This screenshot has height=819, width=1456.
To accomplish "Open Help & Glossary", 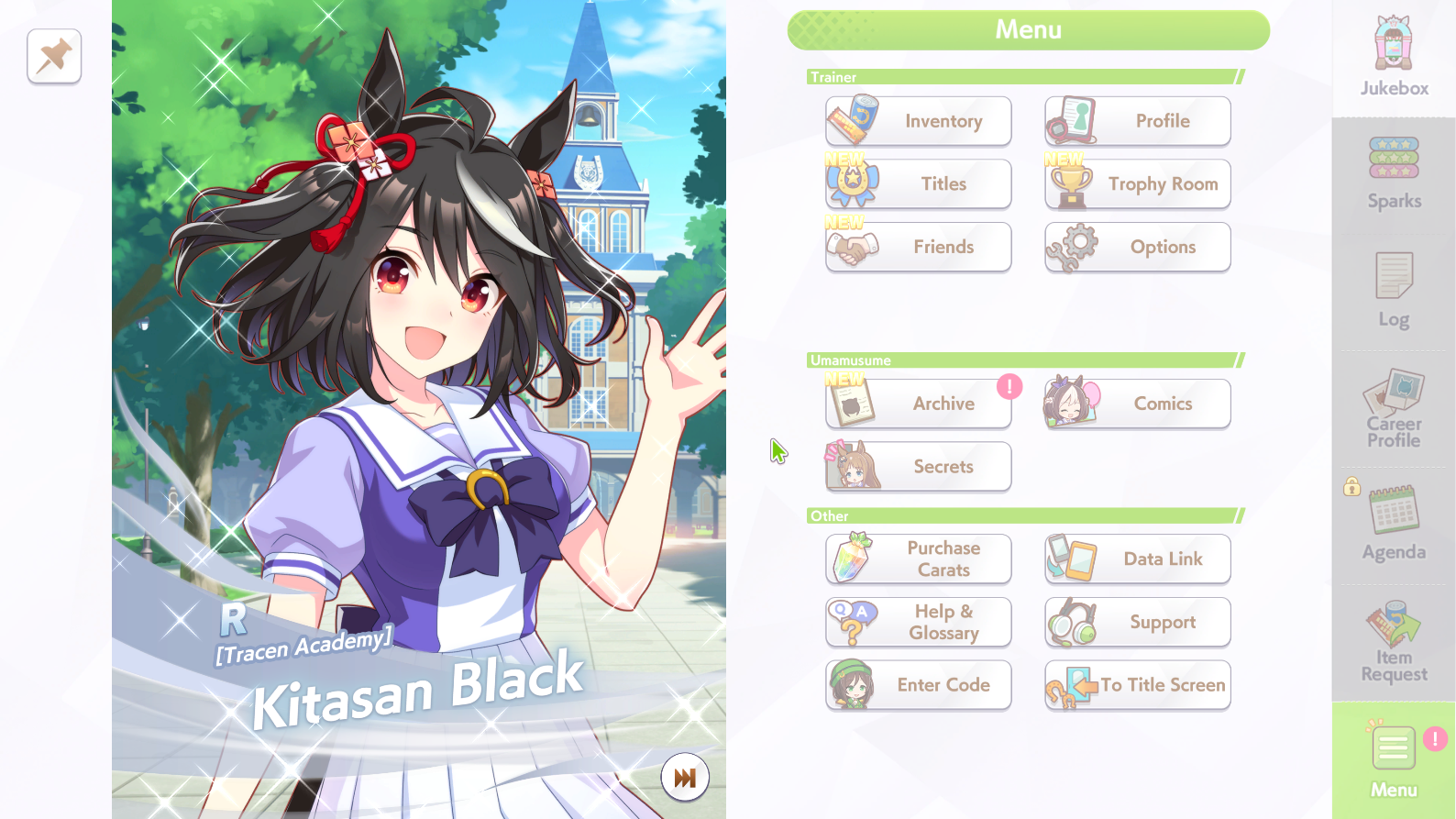I will tap(918, 622).
